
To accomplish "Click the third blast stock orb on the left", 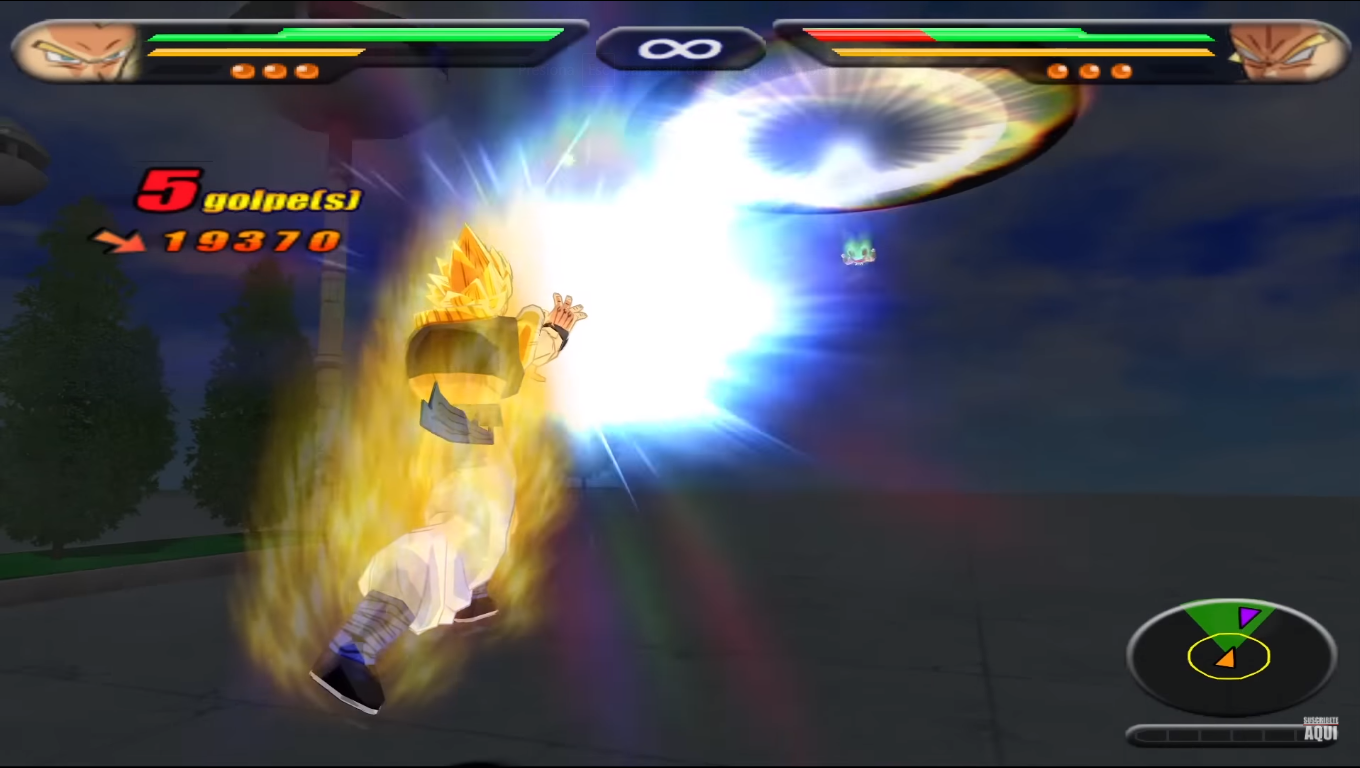I will [x=304, y=70].
